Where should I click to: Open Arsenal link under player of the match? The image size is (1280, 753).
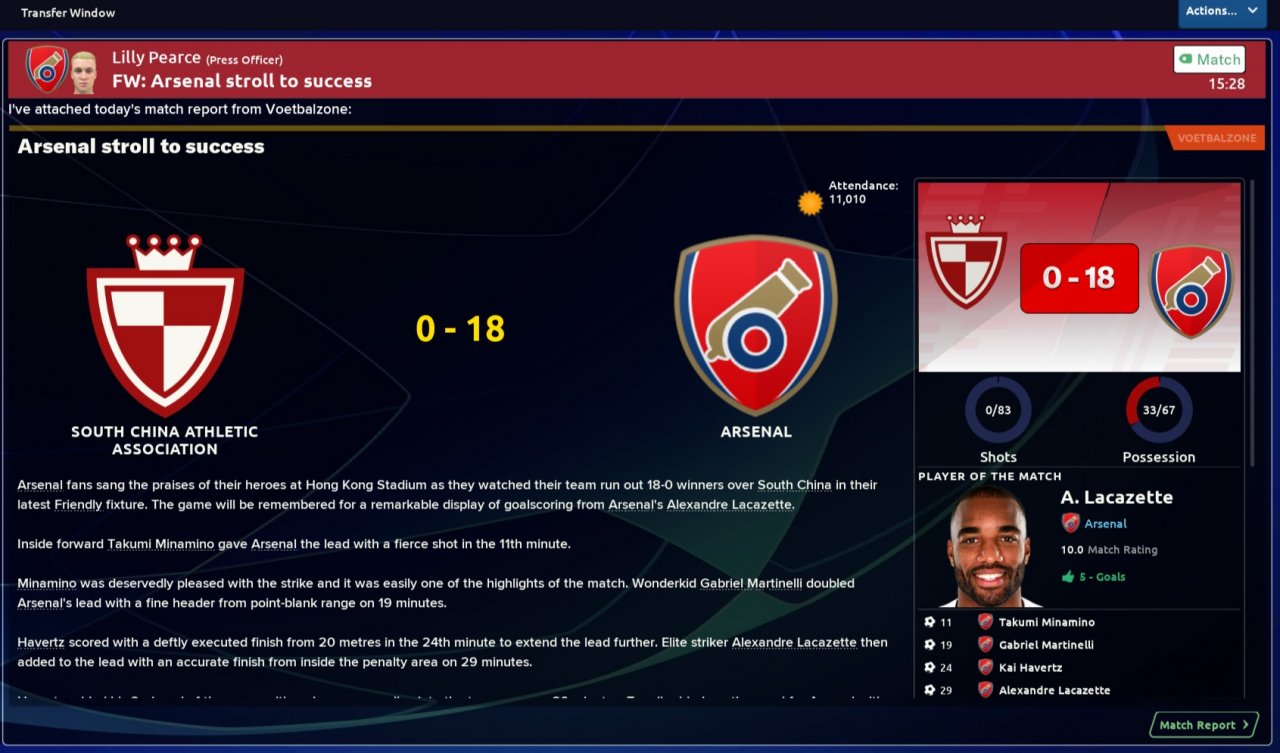tap(1105, 523)
